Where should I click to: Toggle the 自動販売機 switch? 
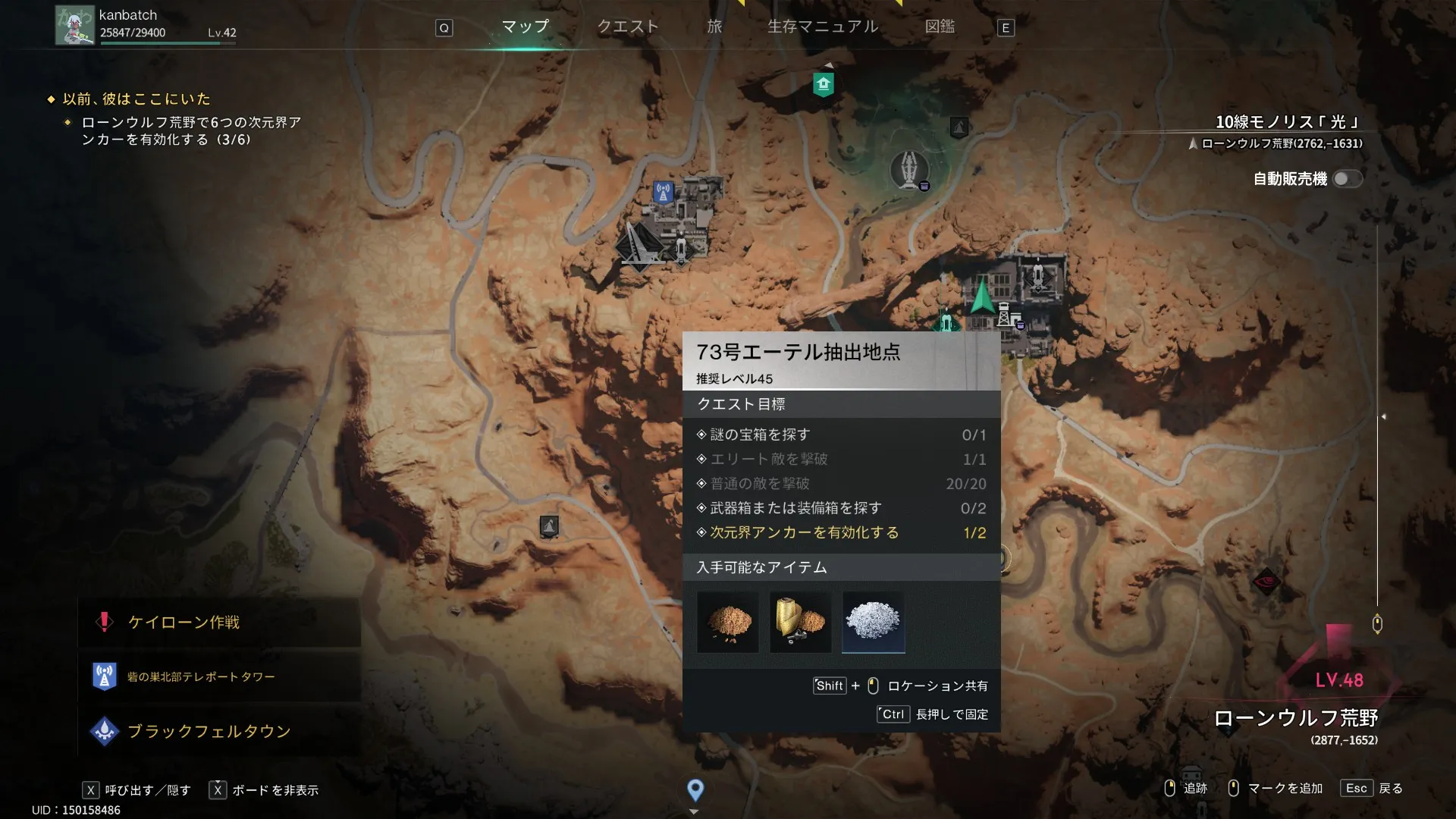[x=1347, y=179]
